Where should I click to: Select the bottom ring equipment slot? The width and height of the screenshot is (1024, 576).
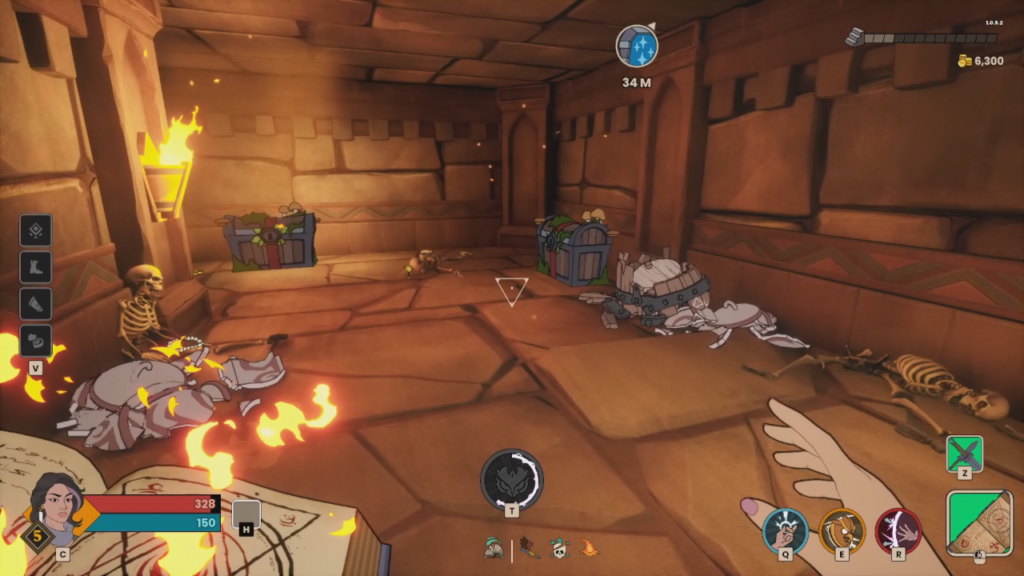point(35,340)
